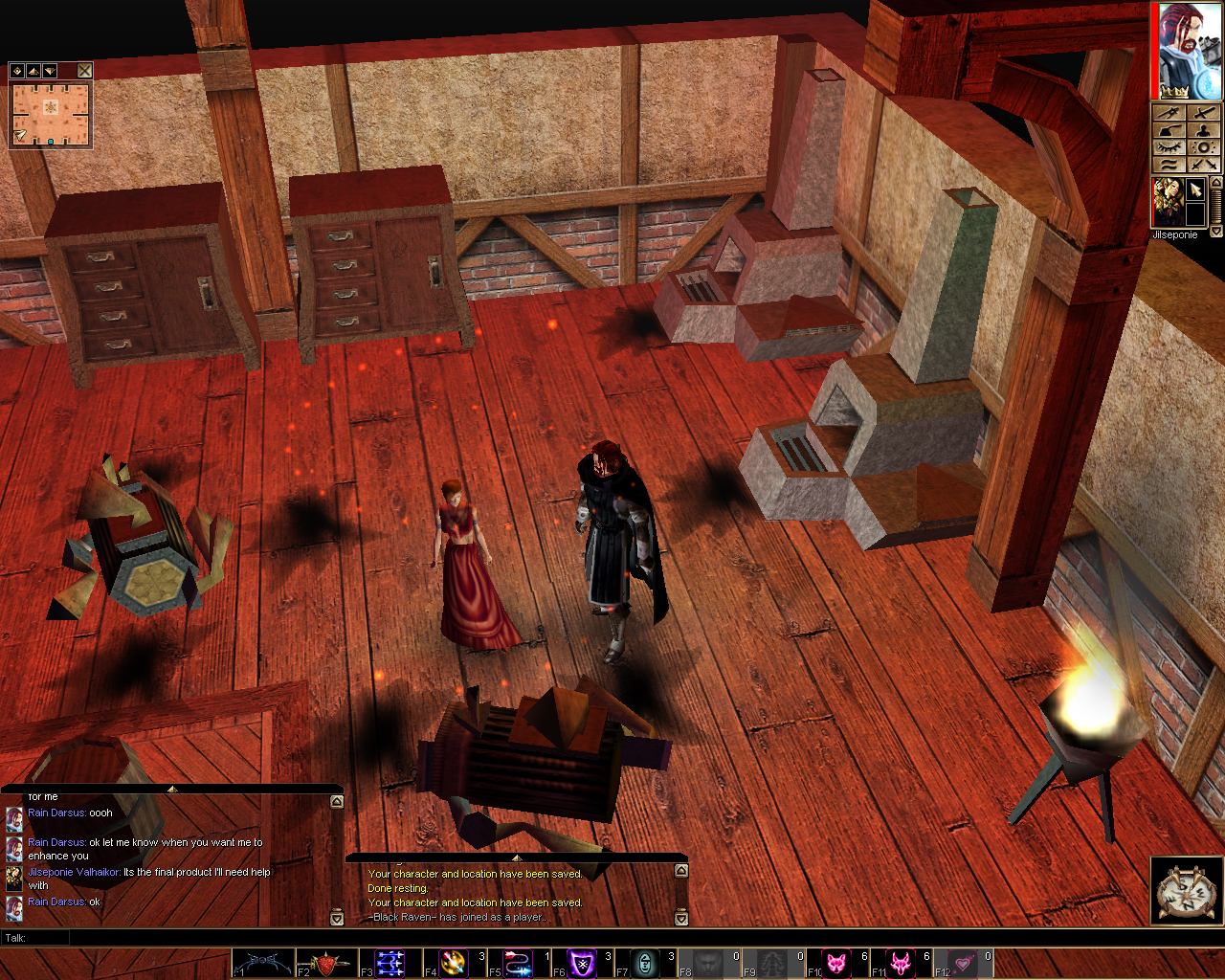Image resolution: width=1225 pixels, height=980 pixels.
Task: Click the chat log's scroll-up arrow
Action: 337,802
